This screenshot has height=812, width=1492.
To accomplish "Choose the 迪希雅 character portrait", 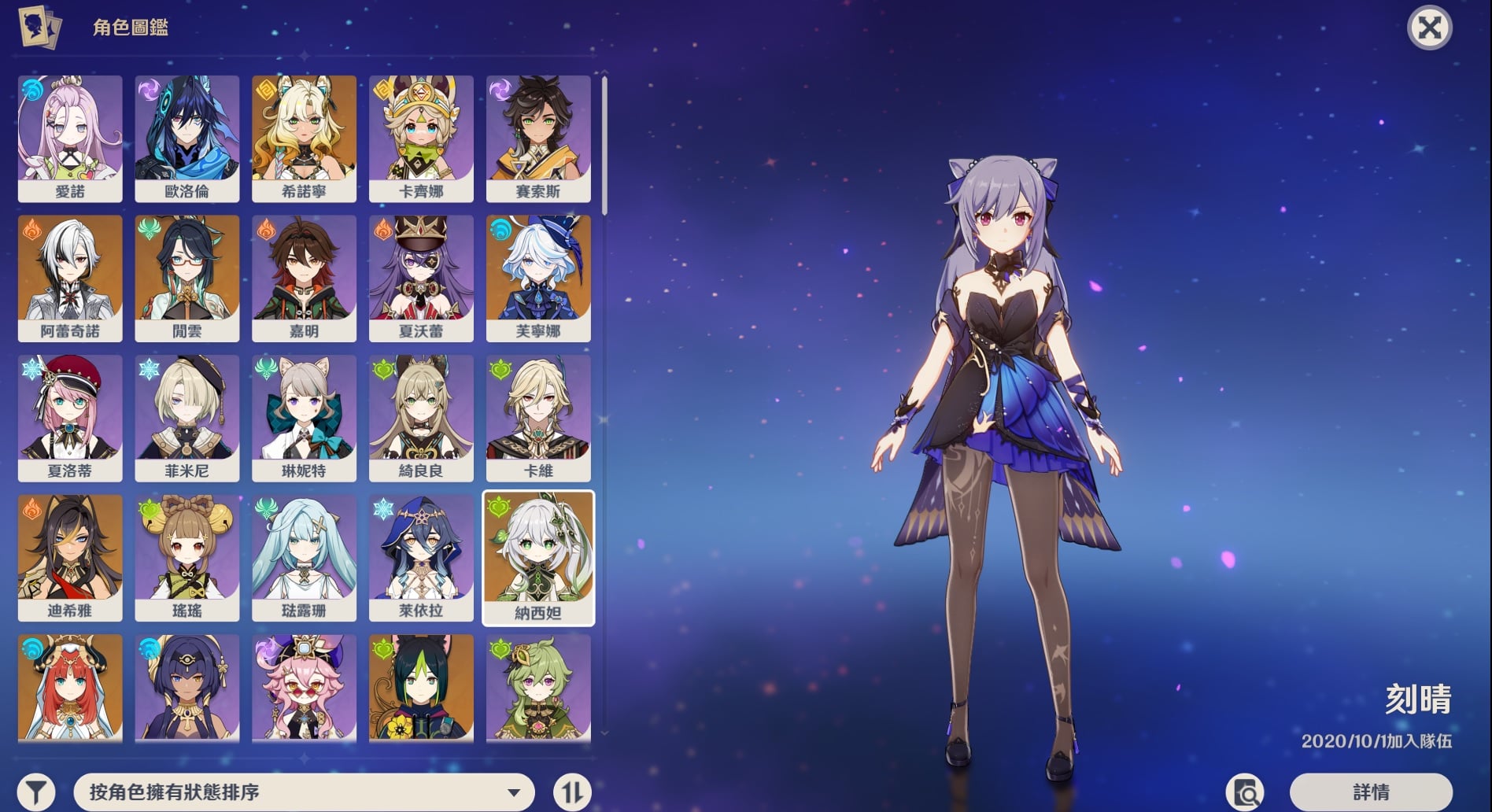I will (x=70, y=557).
